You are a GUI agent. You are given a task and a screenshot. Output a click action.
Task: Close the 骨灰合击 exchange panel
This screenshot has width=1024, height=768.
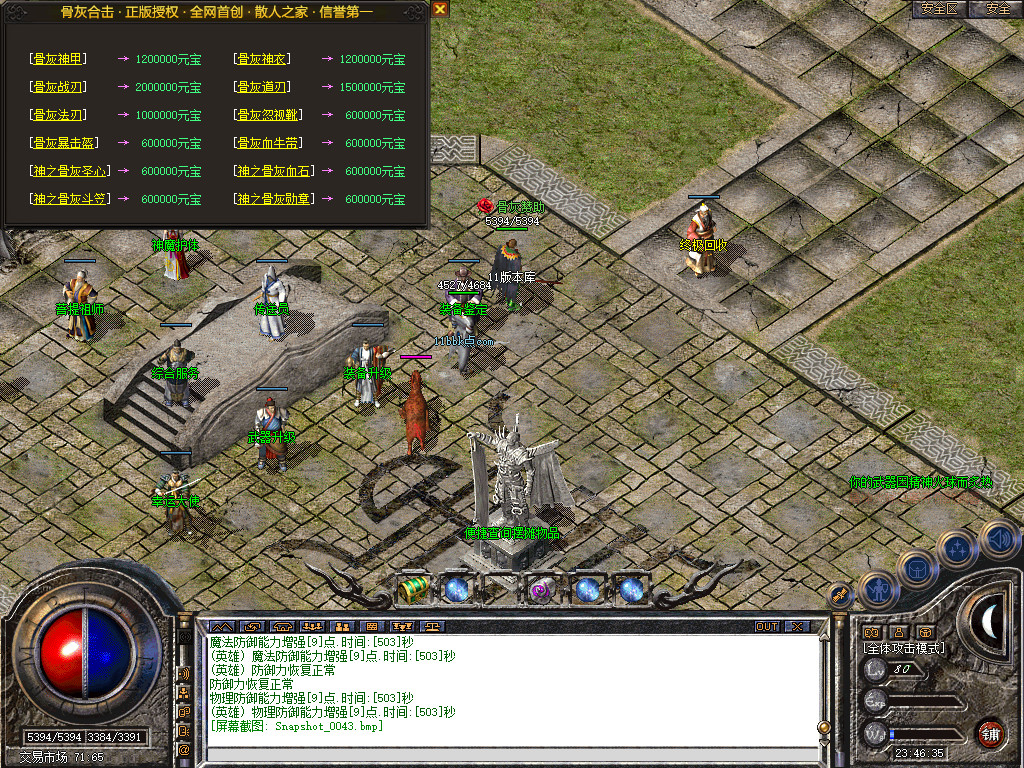pyautogui.click(x=440, y=9)
